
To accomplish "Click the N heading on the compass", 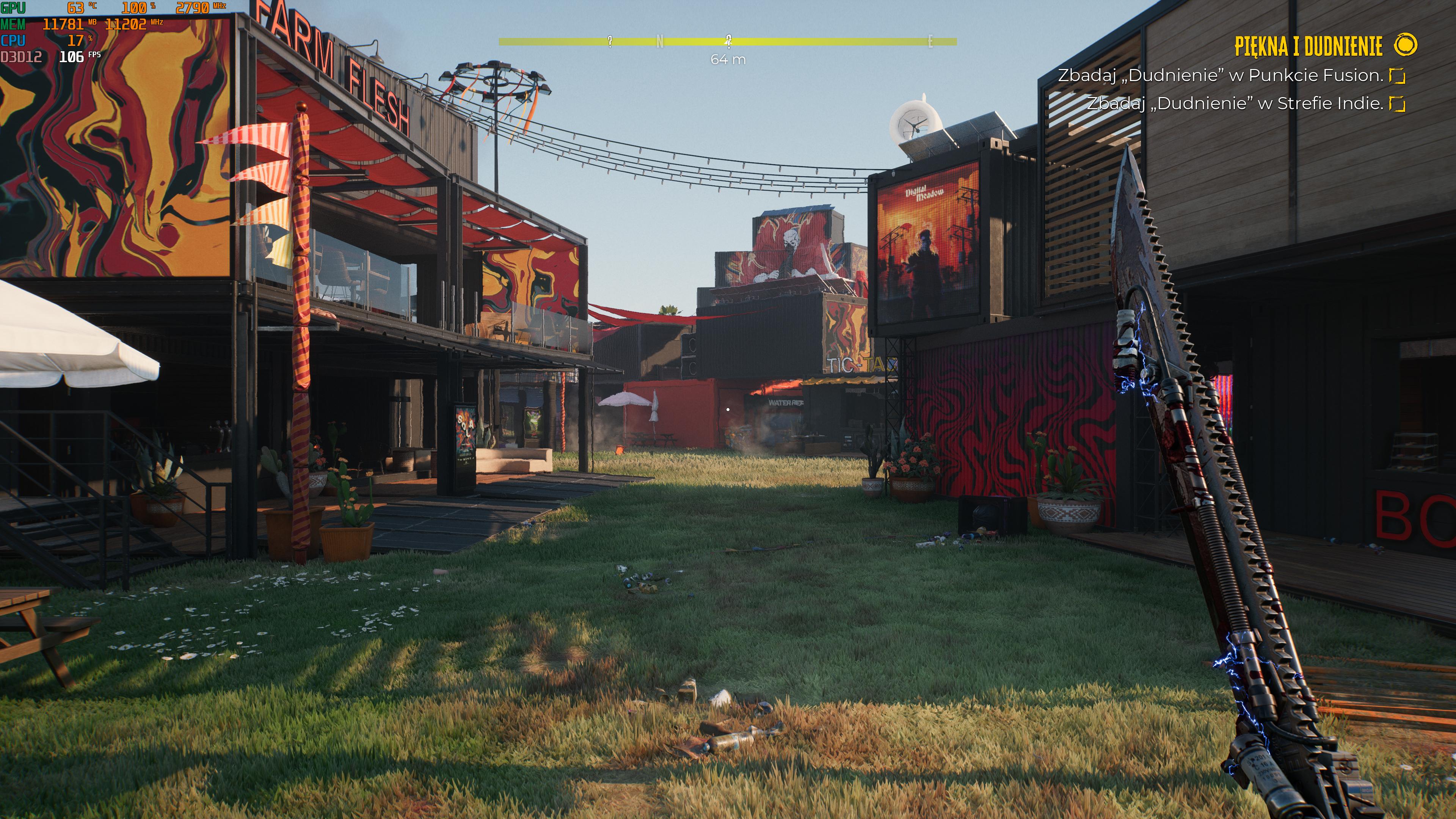I will [660, 41].
